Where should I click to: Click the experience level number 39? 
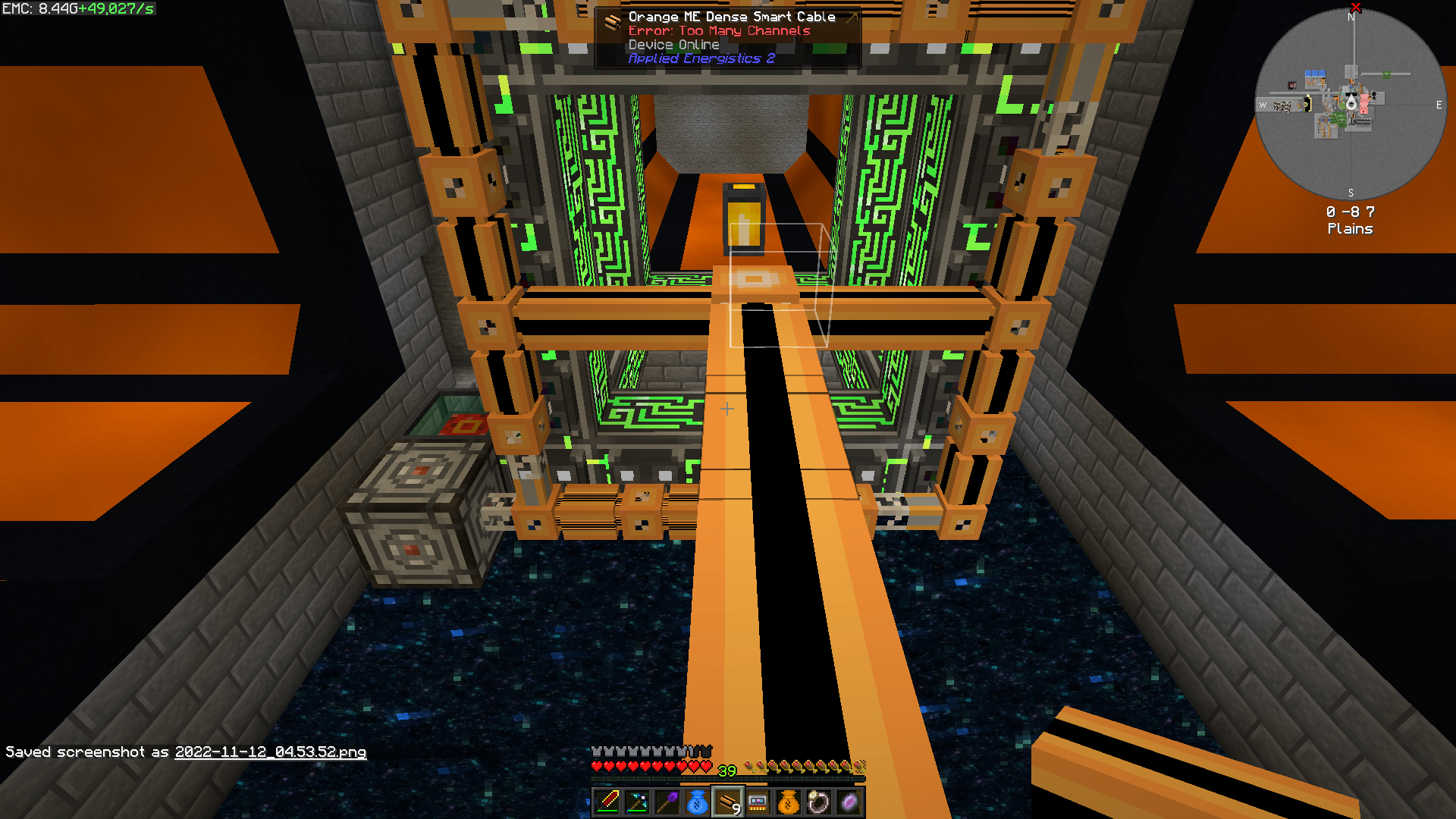726,771
